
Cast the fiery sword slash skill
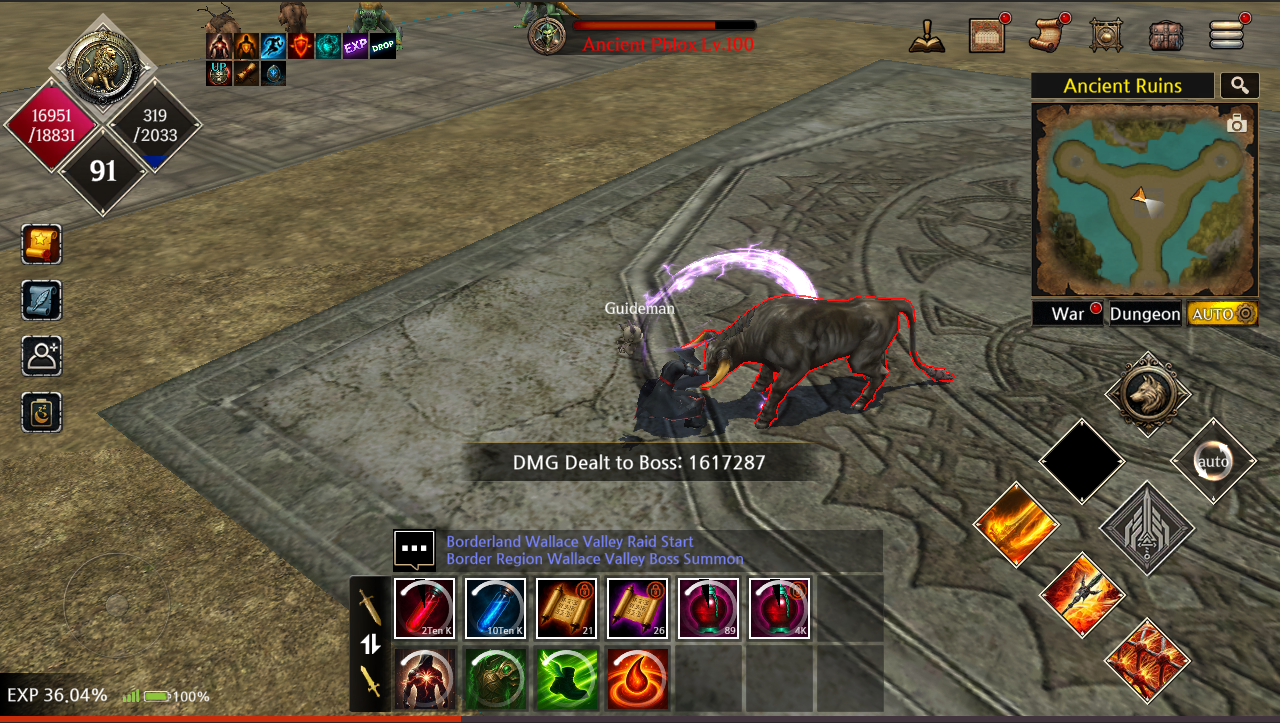(x=1016, y=524)
